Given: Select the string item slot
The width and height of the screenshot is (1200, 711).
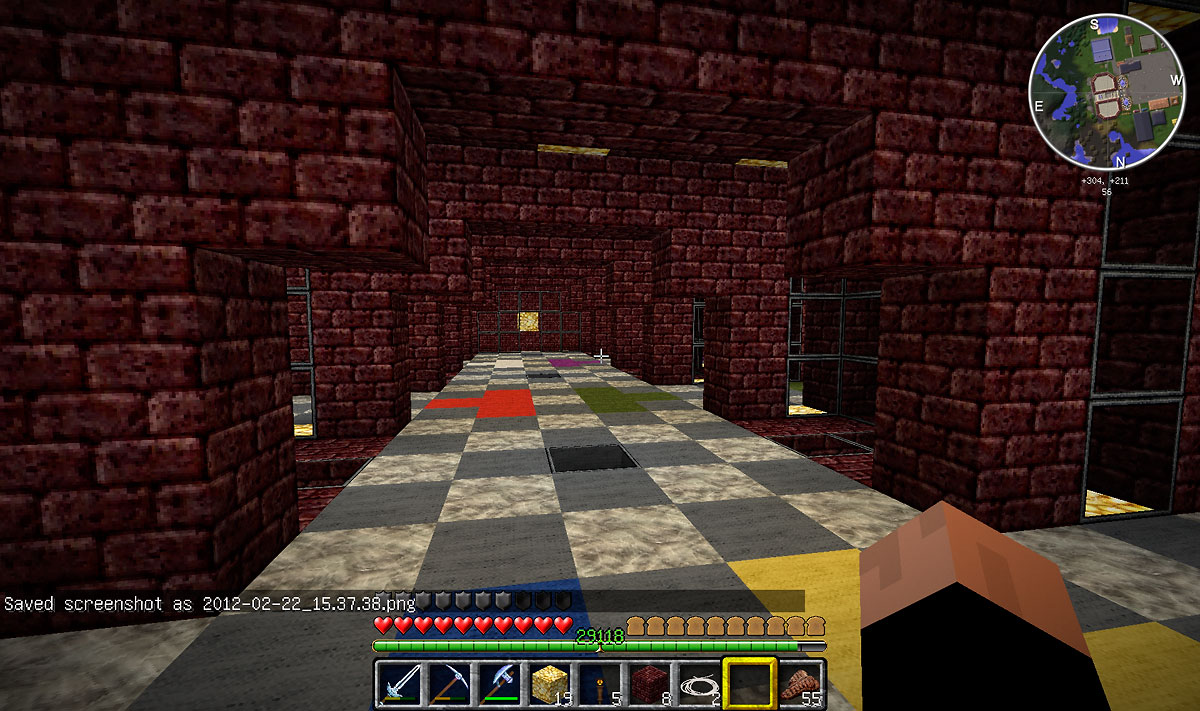Looking at the screenshot, I should [699, 684].
